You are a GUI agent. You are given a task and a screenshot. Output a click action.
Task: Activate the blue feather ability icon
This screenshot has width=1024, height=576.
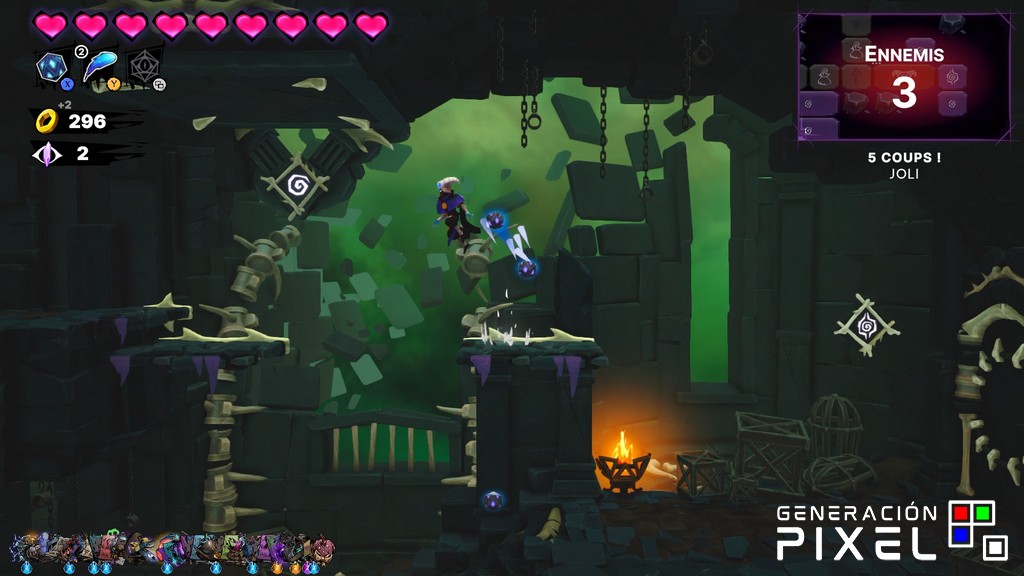coord(99,67)
